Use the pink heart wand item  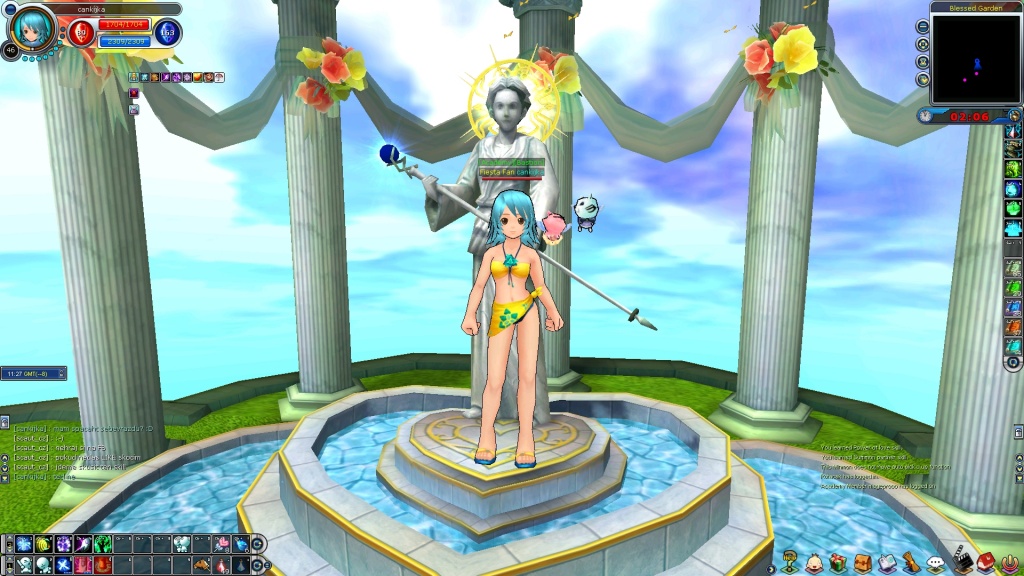[x=219, y=544]
